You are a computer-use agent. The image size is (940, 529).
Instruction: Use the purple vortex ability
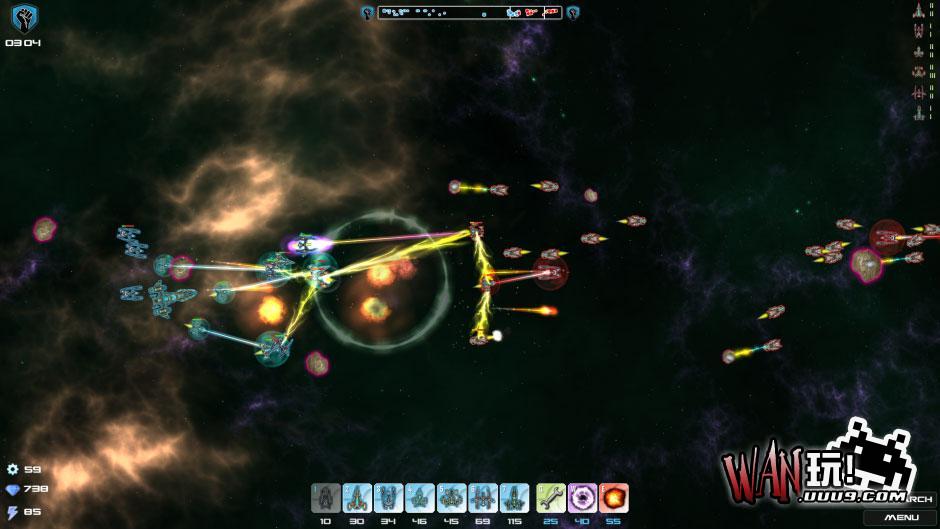(x=582, y=497)
